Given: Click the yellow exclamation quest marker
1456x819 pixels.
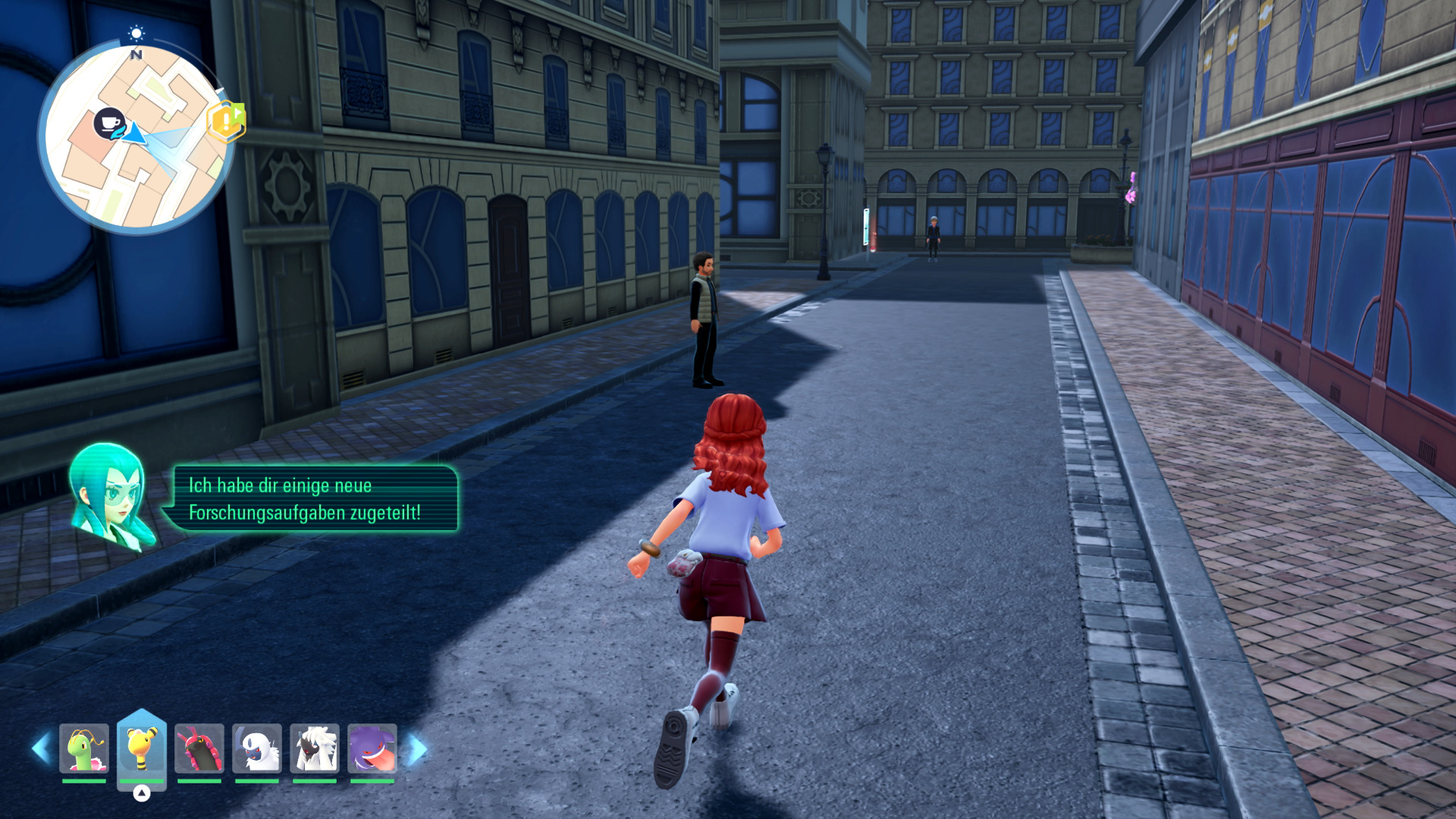Looking at the screenshot, I should (x=225, y=121).
